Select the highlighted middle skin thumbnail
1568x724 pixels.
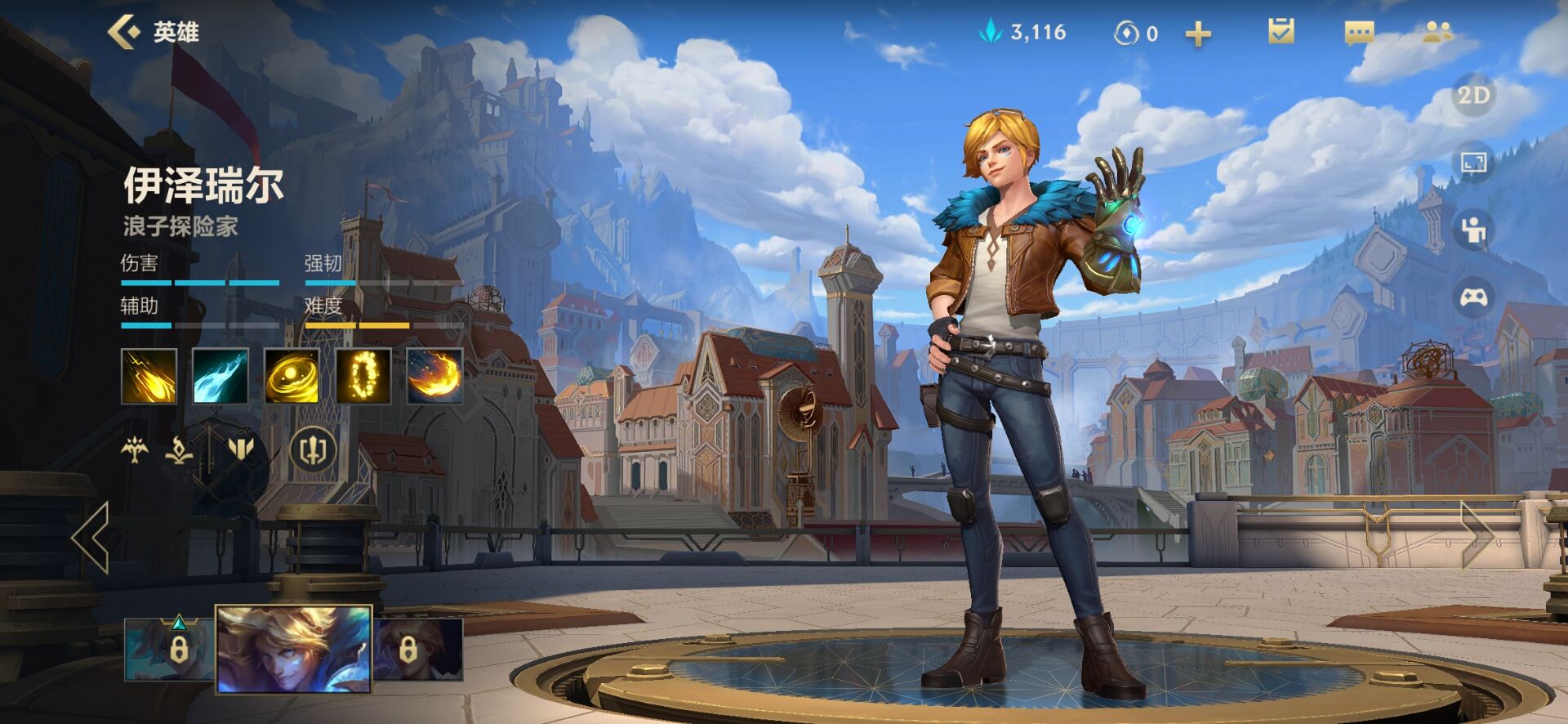coord(293,649)
